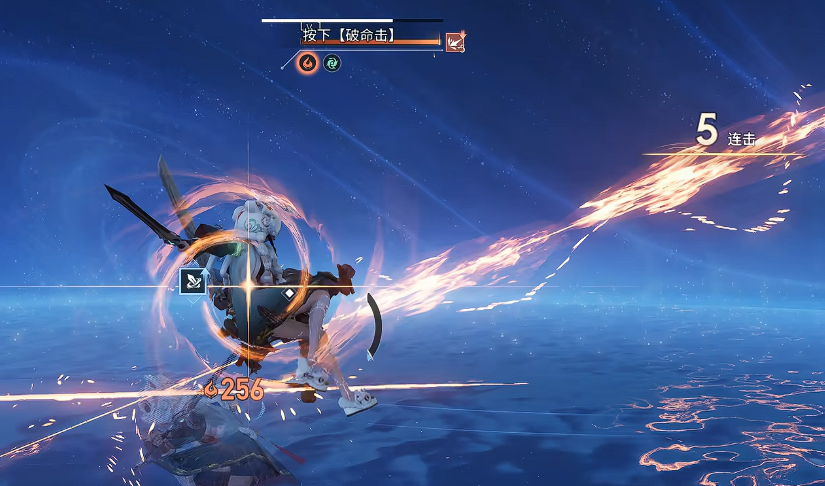This screenshot has width=825, height=486.
Task: Select the green swirl status icon
Action: pos(332,63)
